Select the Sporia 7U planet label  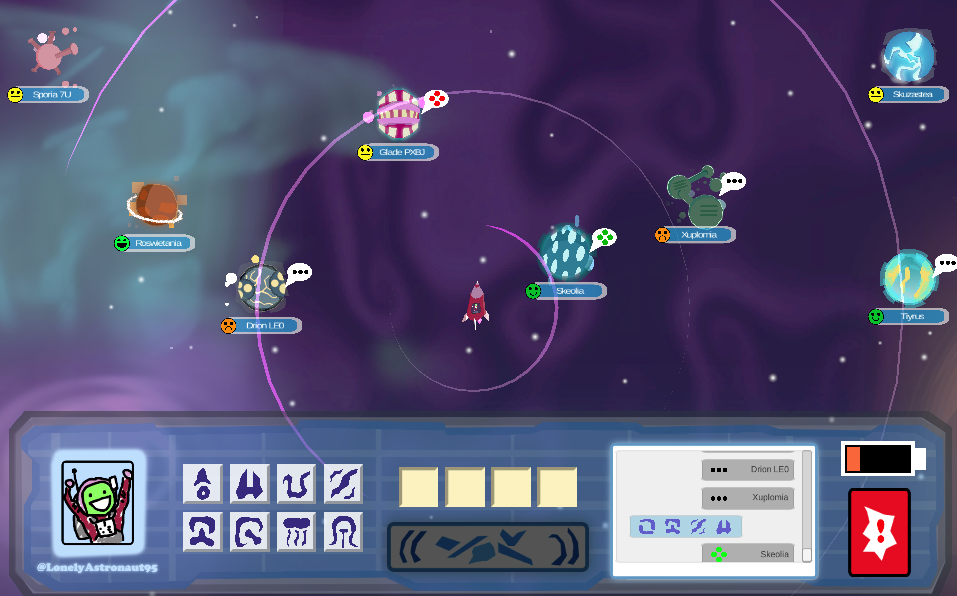click(52, 95)
